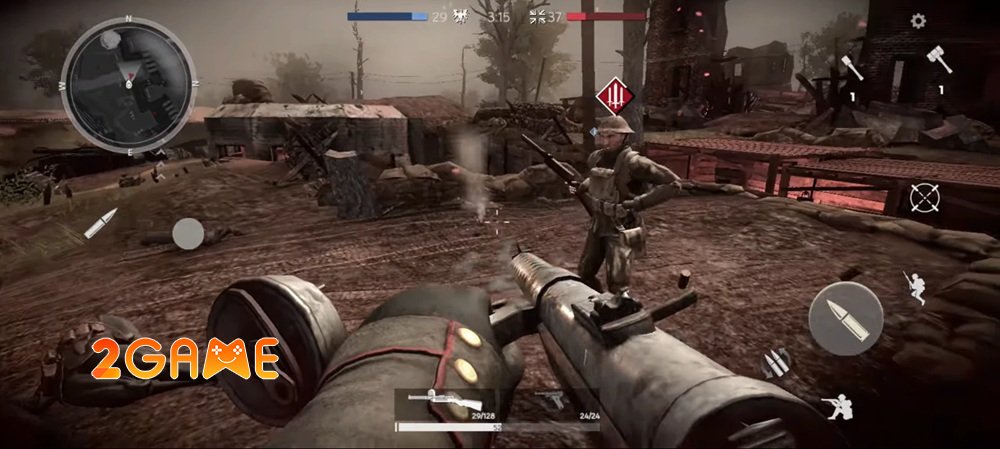The image size is (1000, 449).
Task: Use the hammer-shaped grenade item
Action: coord(938,60)
